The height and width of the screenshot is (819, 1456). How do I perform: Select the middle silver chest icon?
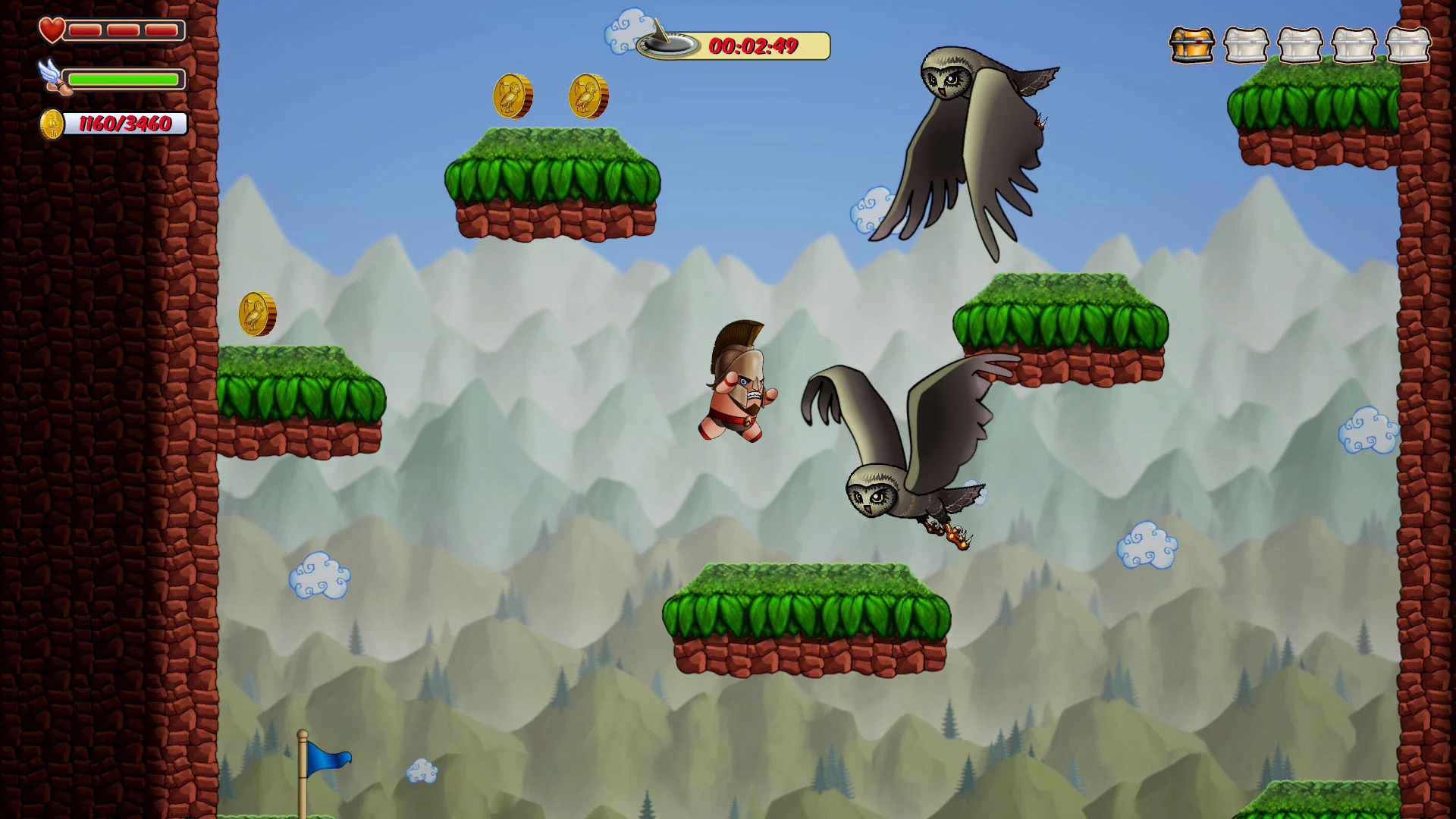tap(1301, 45)
